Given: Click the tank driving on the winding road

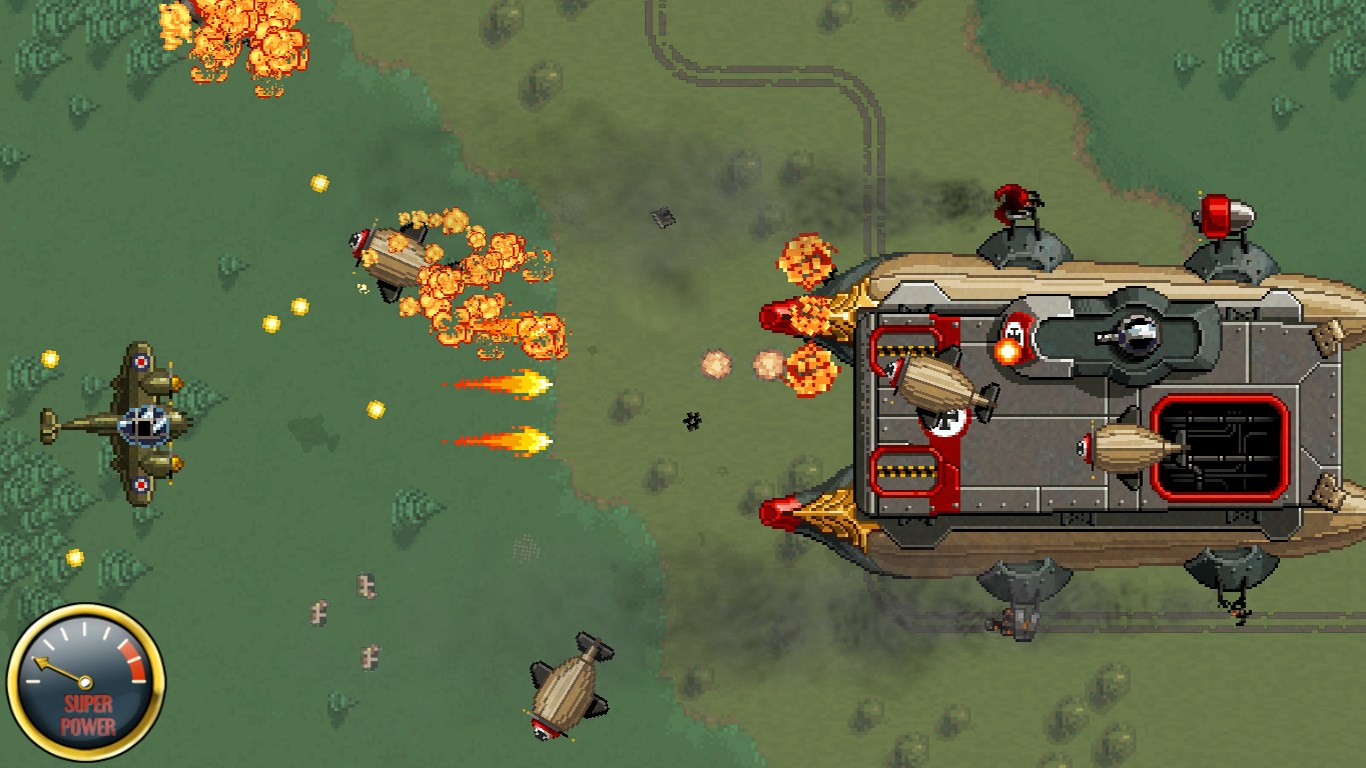Looking at the screenshot, I should click(x=662, y=217).
